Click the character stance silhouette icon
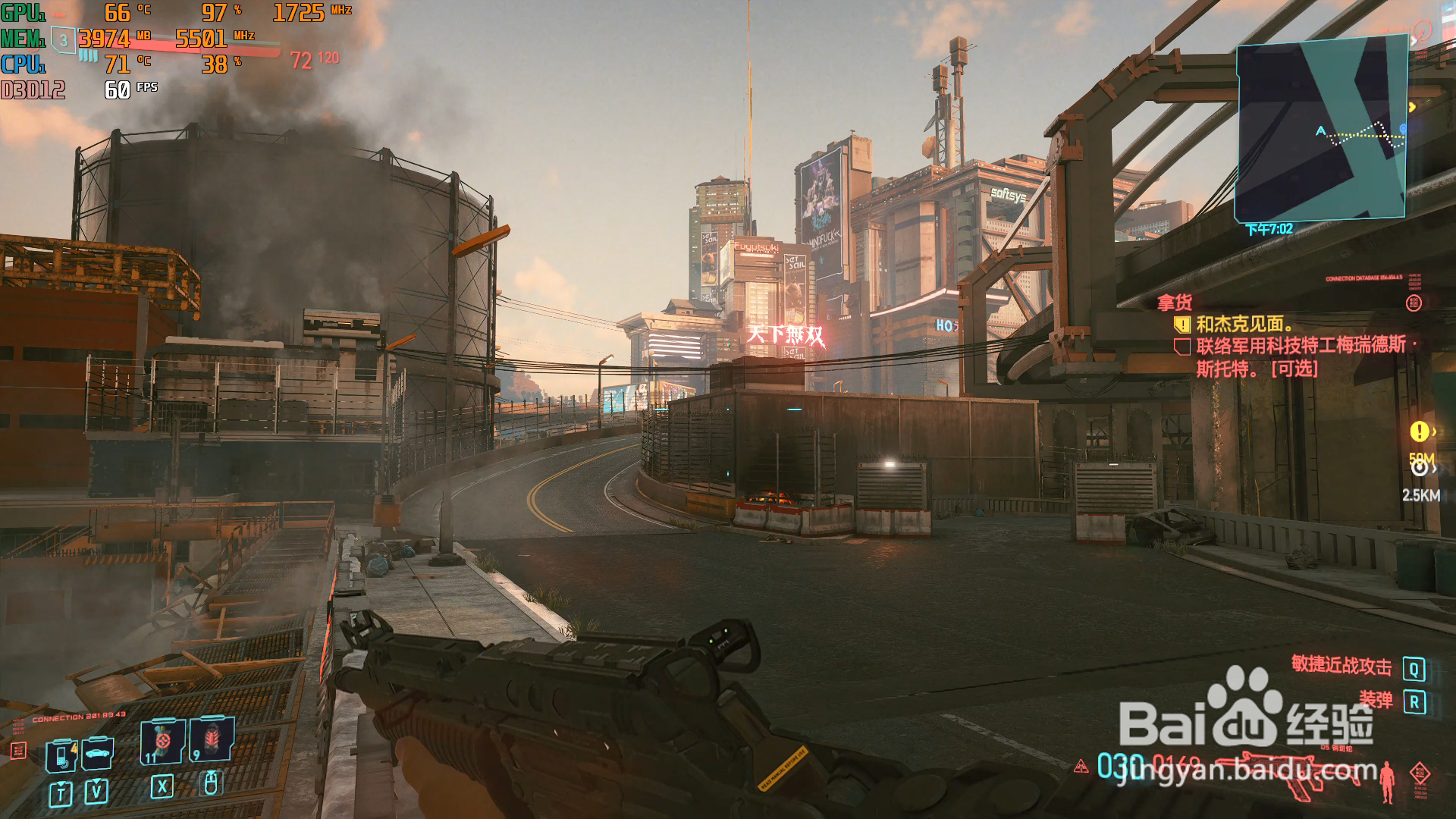Screen dimensions: 1456x819 click(x=1387, y=782)
